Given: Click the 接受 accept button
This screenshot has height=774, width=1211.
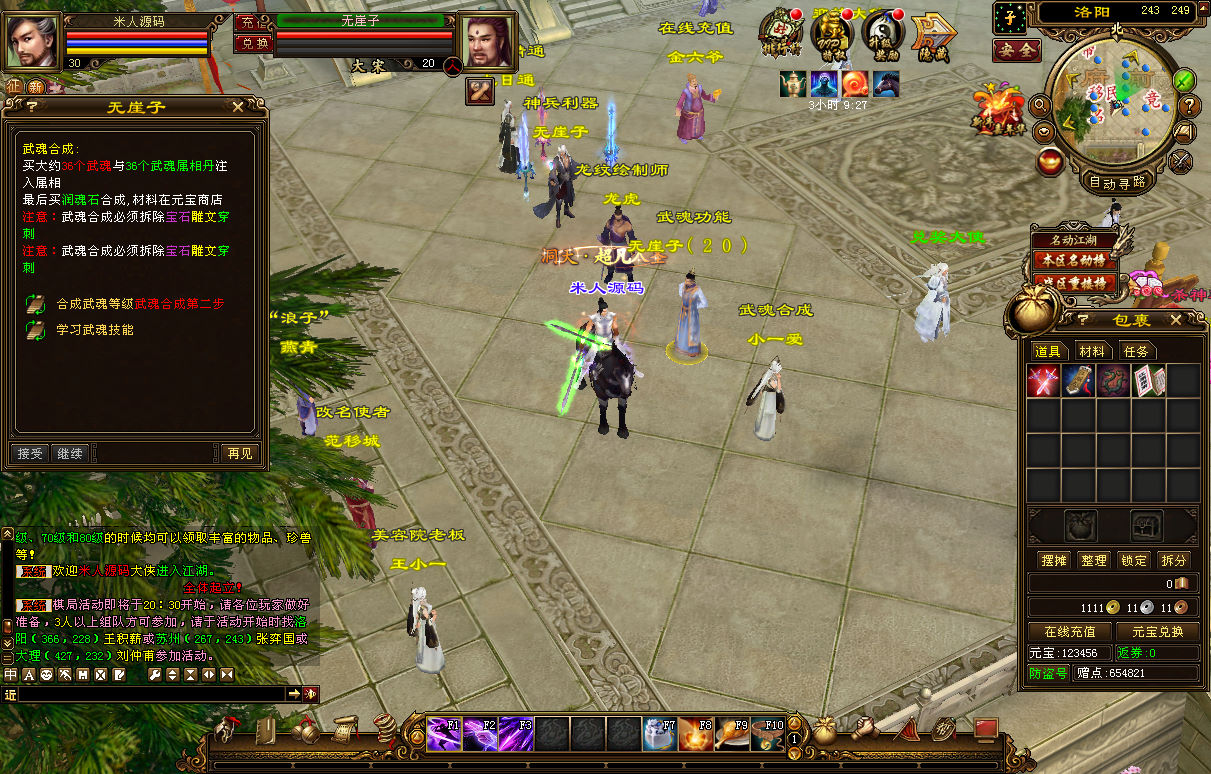Looking at the screenshot, I should coord(30,453).
